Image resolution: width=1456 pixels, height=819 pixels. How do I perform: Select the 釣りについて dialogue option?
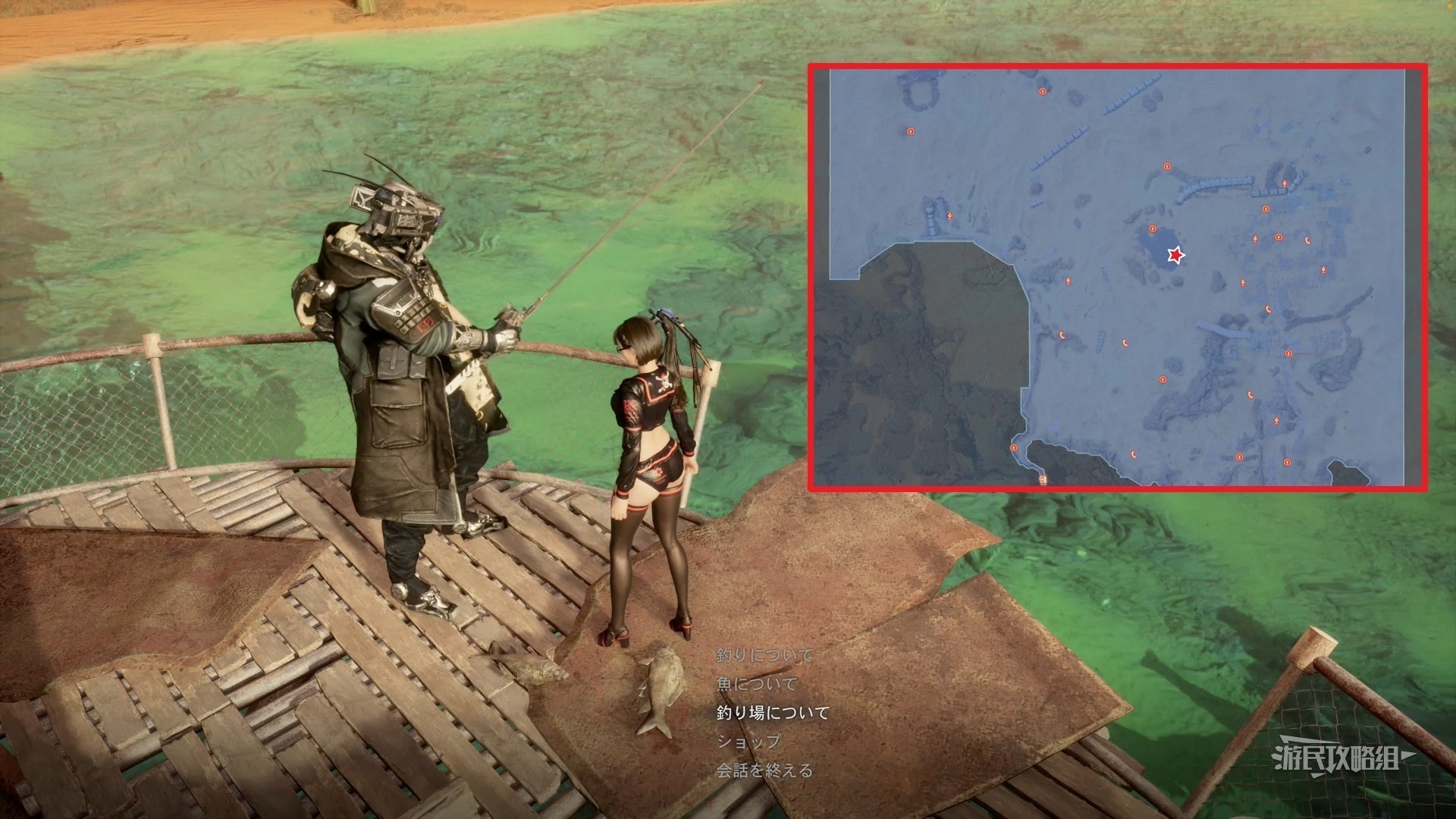[x=764, y=655]
